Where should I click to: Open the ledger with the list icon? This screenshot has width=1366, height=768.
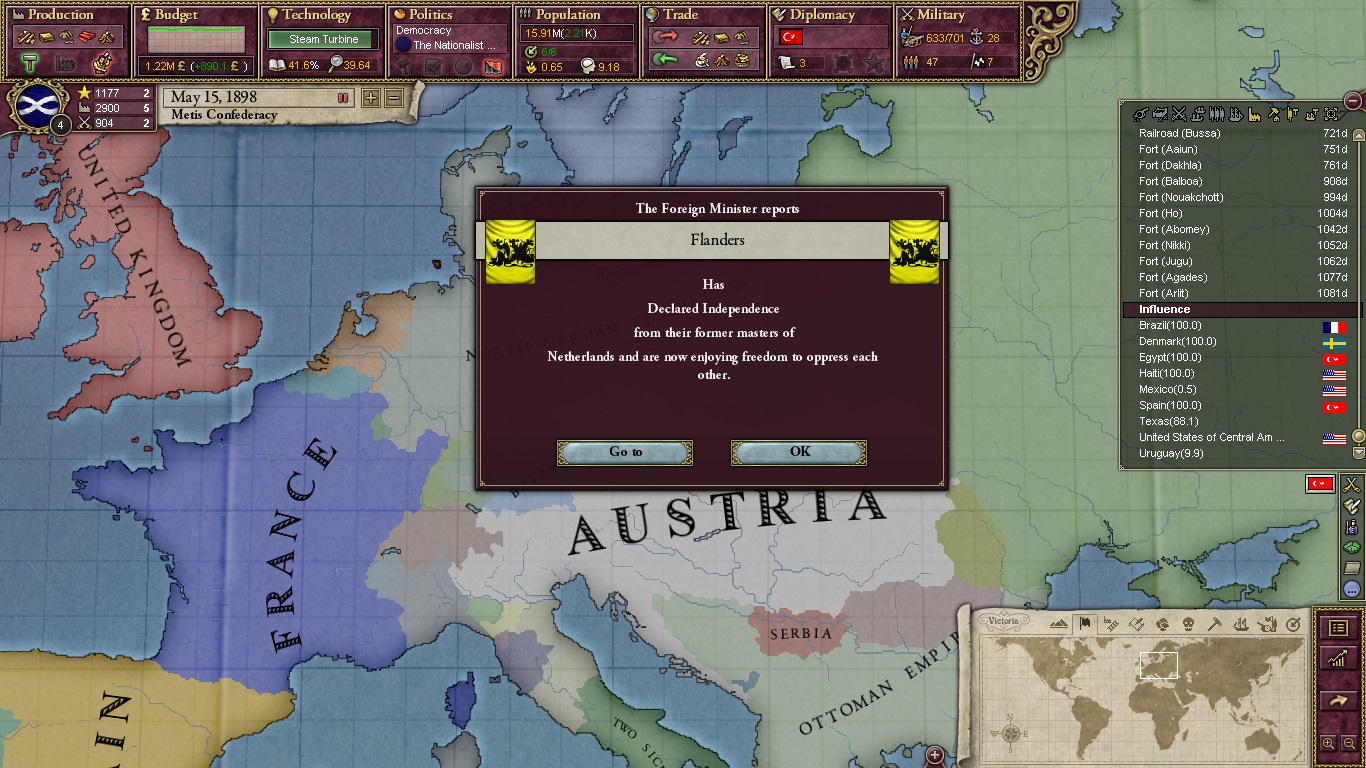[x=1337, y=628]
